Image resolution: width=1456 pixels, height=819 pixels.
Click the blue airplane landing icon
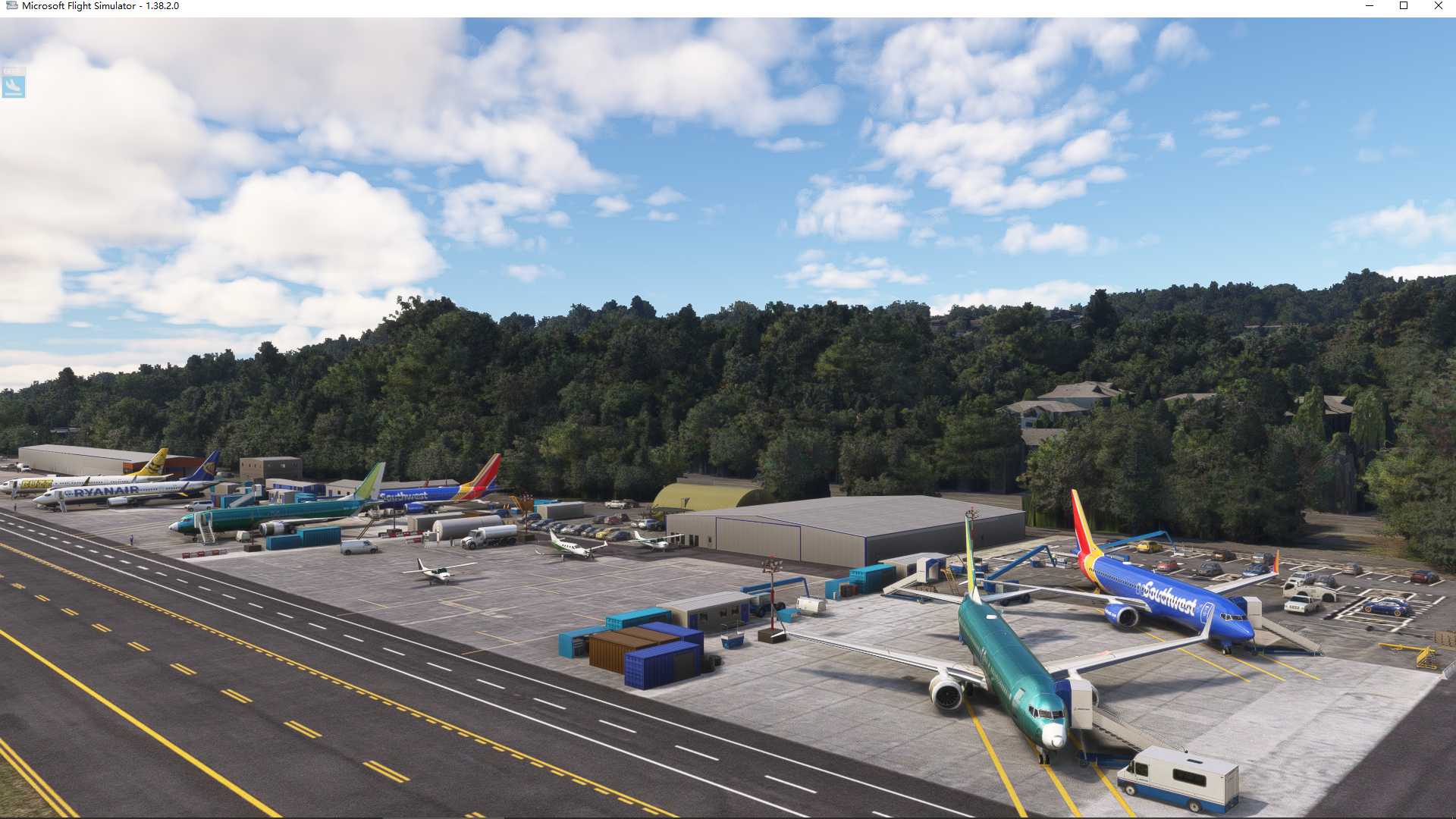(14, 86)
